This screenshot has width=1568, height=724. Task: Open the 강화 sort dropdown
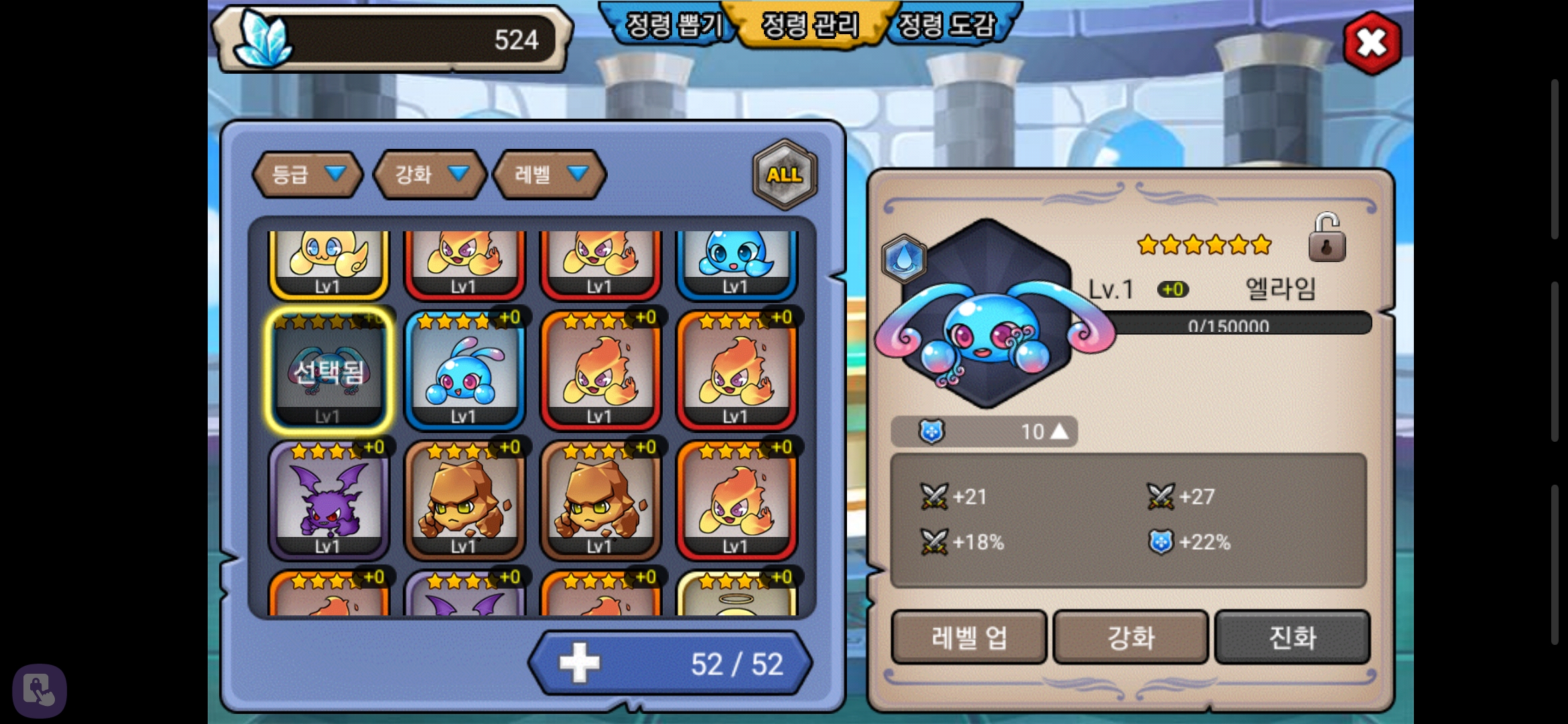point(430,174)
